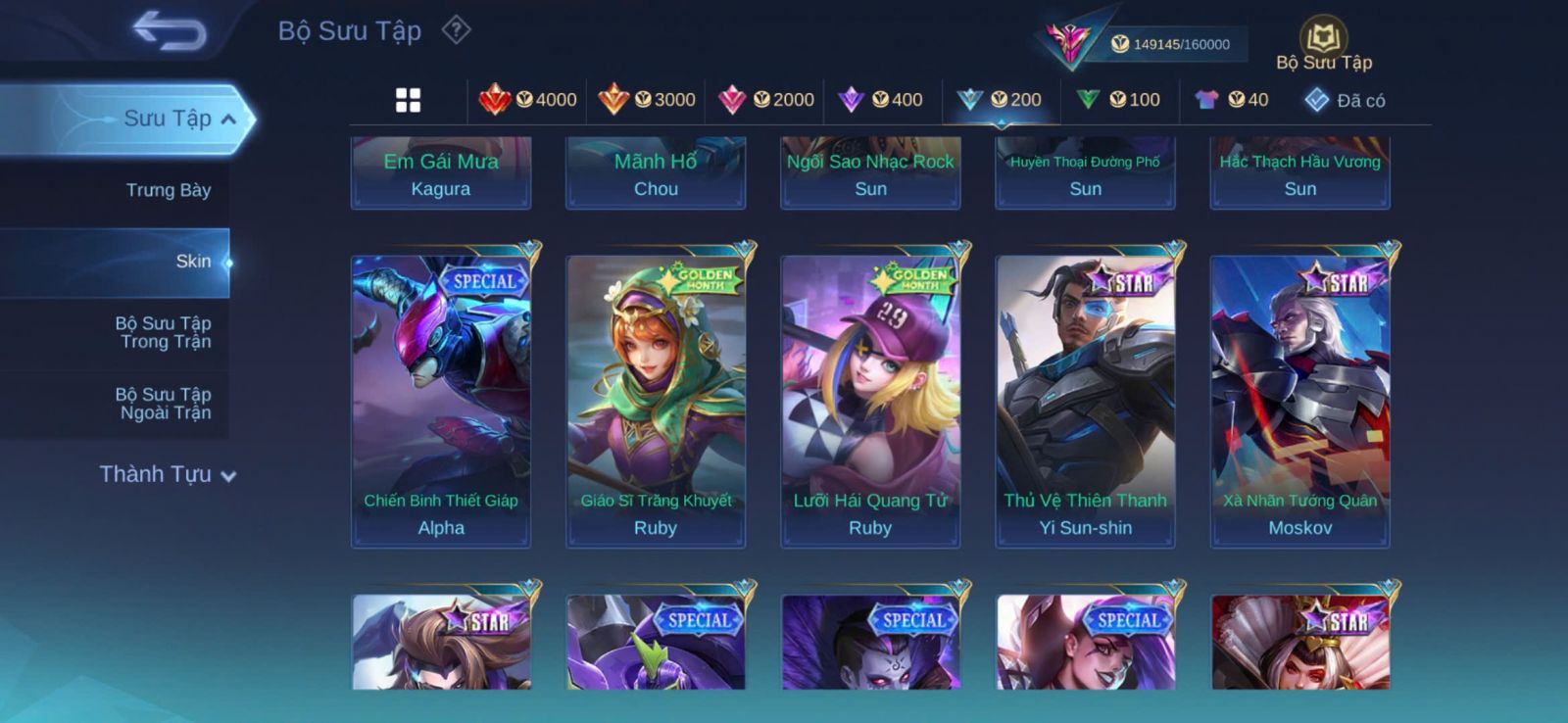View Moskov's Xà Nhân Tướng Quân skin card
This screenshot has height=723, width=1568.
[x=1299, y=401]
